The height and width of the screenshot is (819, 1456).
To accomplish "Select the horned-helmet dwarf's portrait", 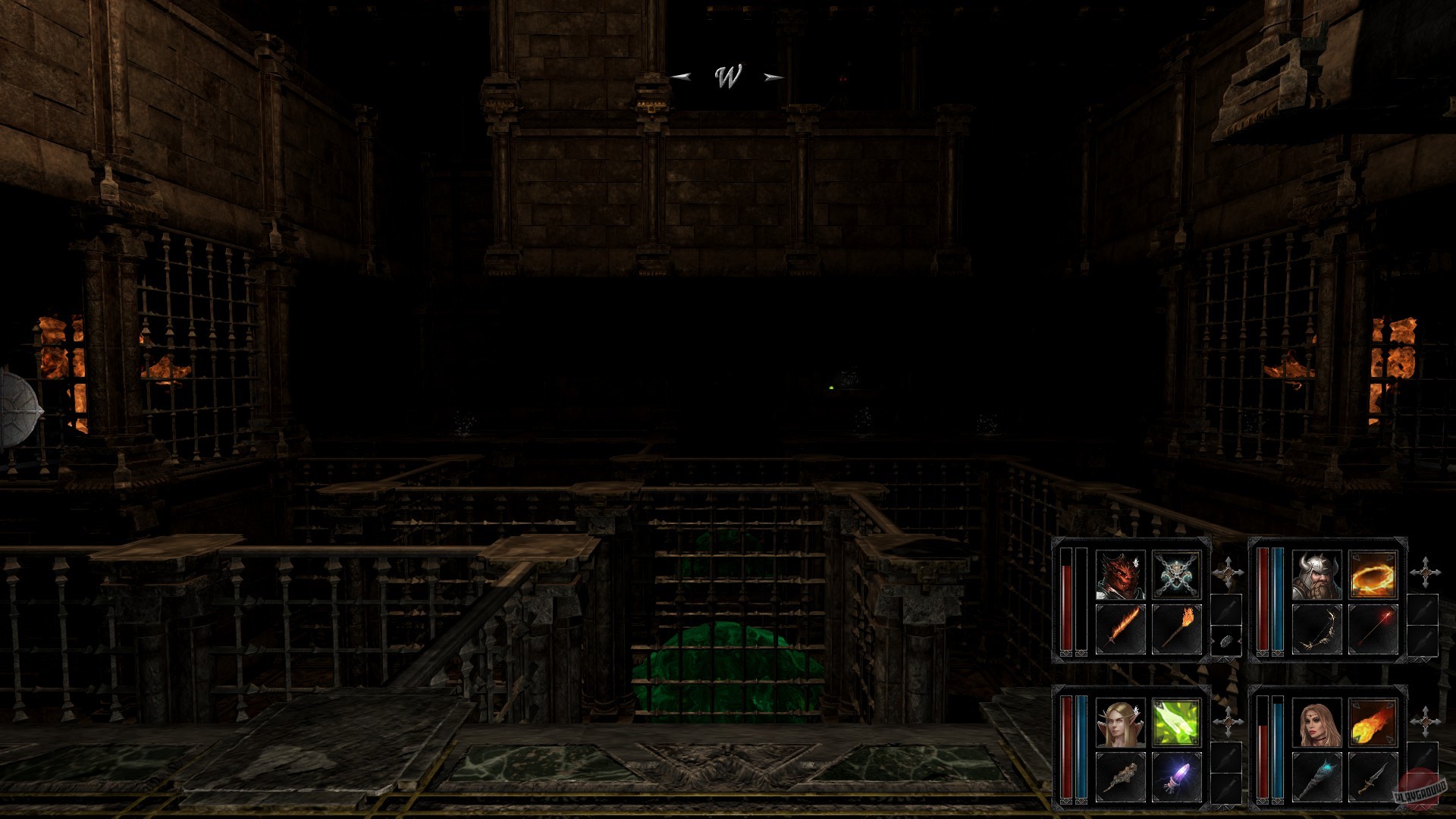I will point(1317,576).
